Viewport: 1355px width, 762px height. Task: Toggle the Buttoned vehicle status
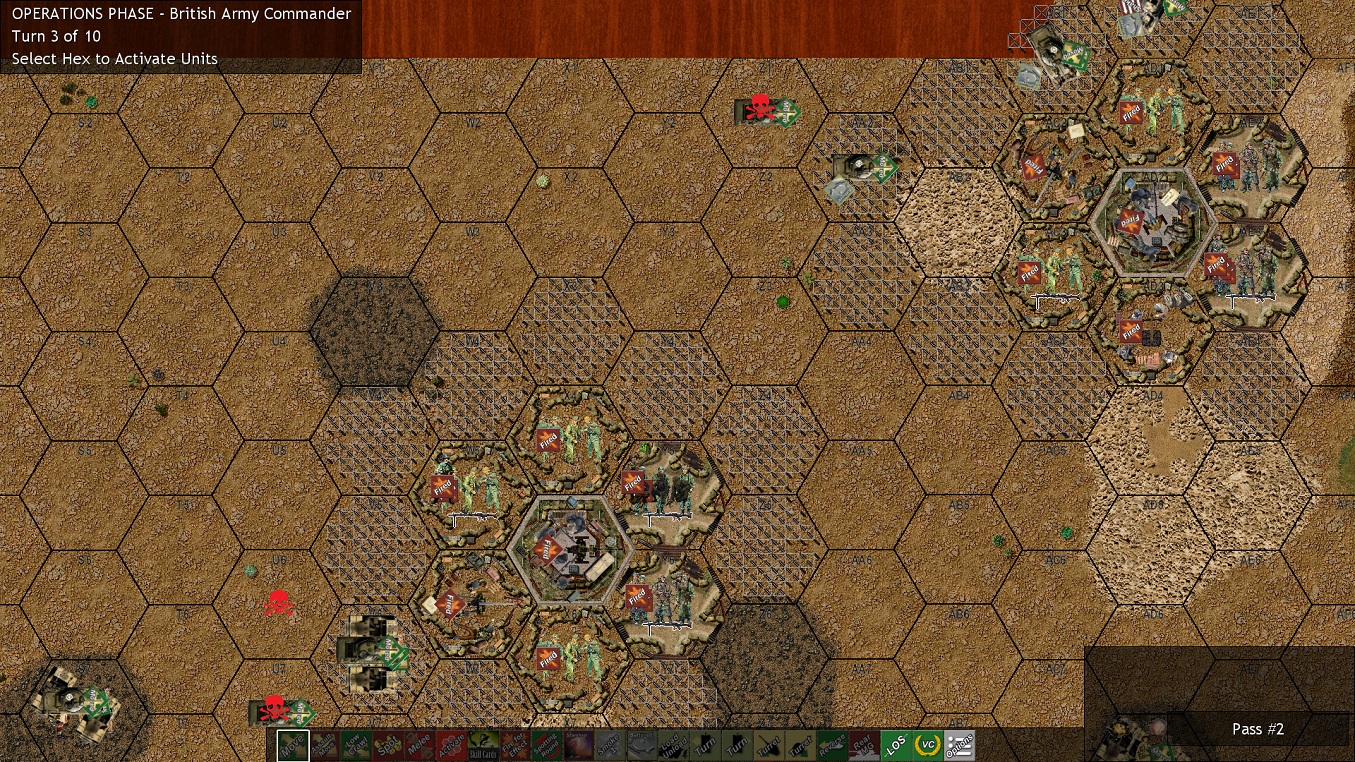(x=642, y=745)
